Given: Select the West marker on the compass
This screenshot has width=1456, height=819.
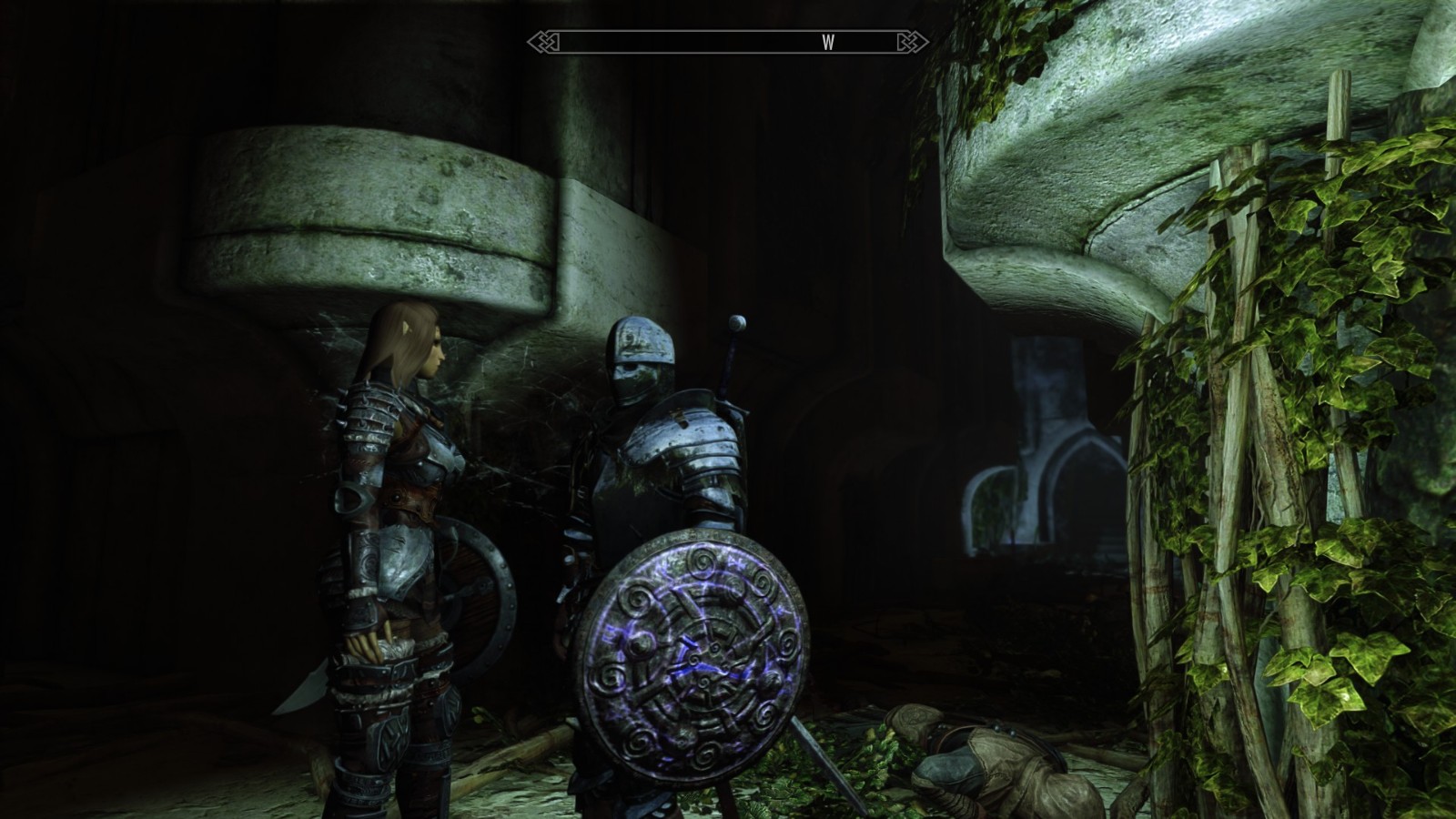Looking at the screenshot, I should [827, 43].
